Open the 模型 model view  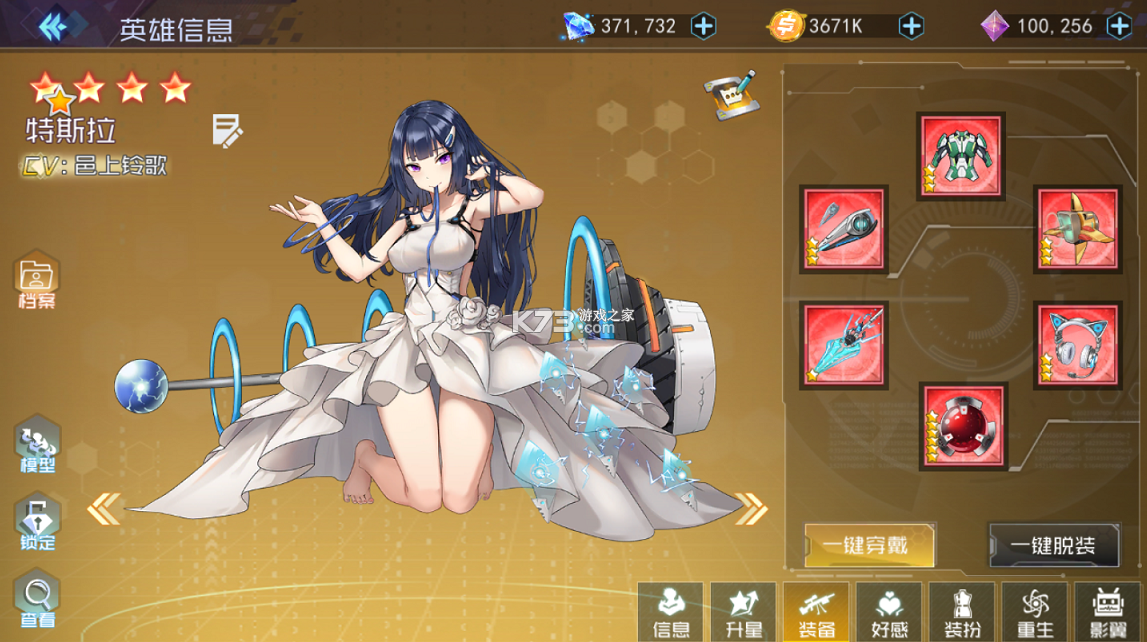tap(38, 447)
